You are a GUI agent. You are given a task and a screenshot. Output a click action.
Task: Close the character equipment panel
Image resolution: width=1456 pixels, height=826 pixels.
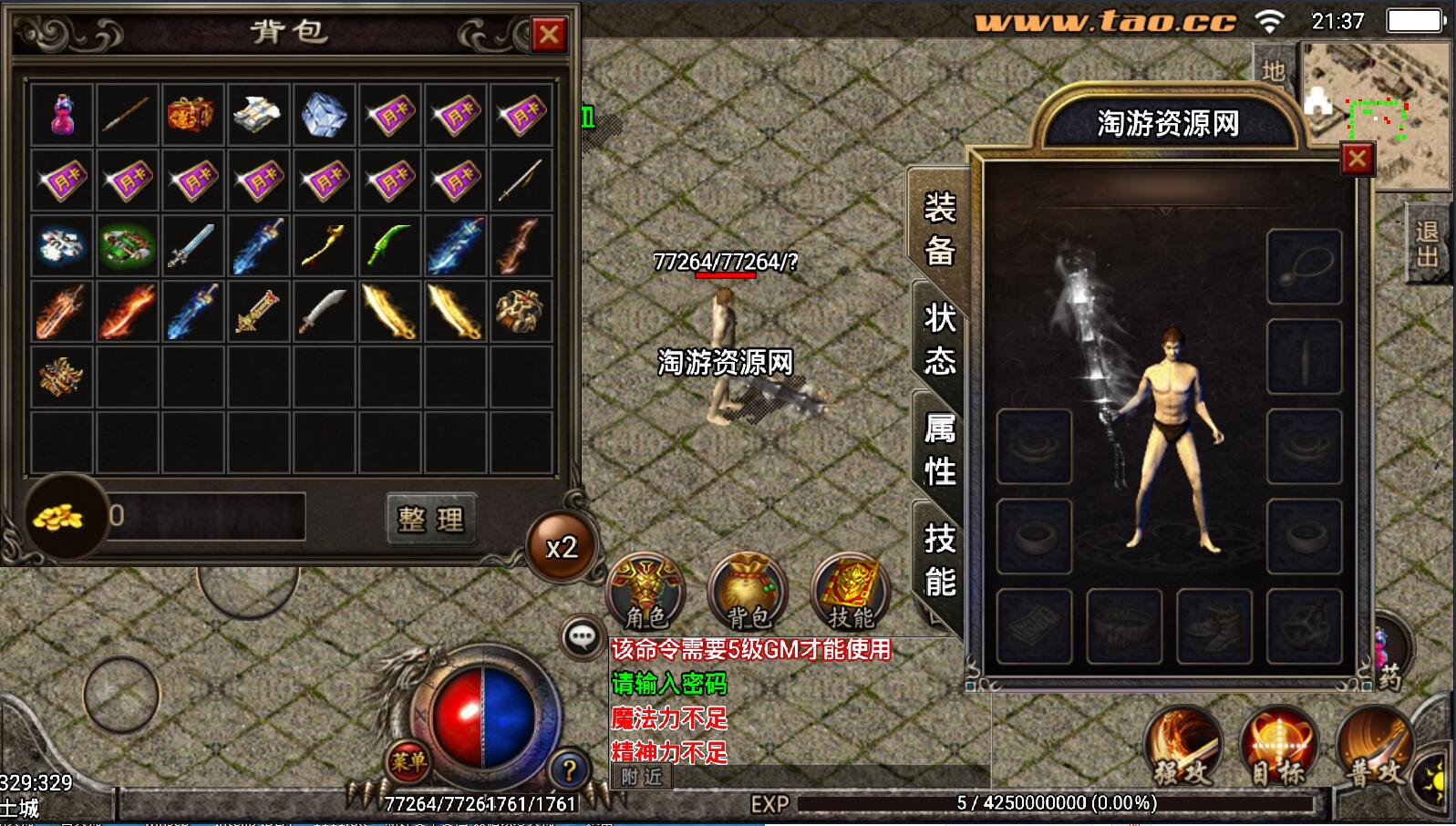[1357, 159]
